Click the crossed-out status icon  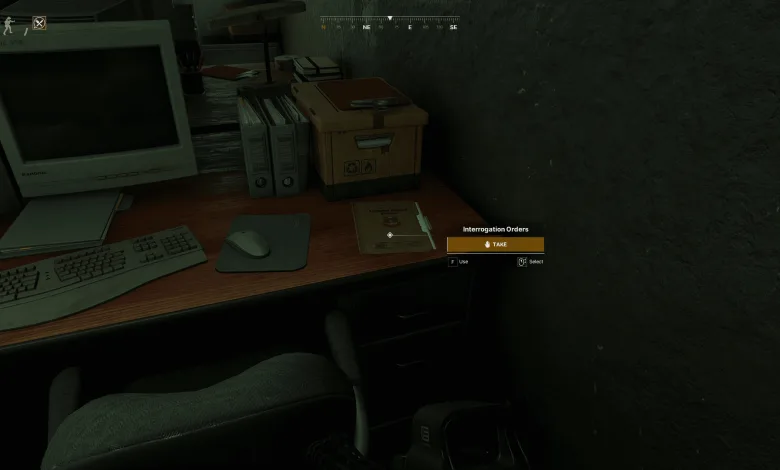coord(39,22)
